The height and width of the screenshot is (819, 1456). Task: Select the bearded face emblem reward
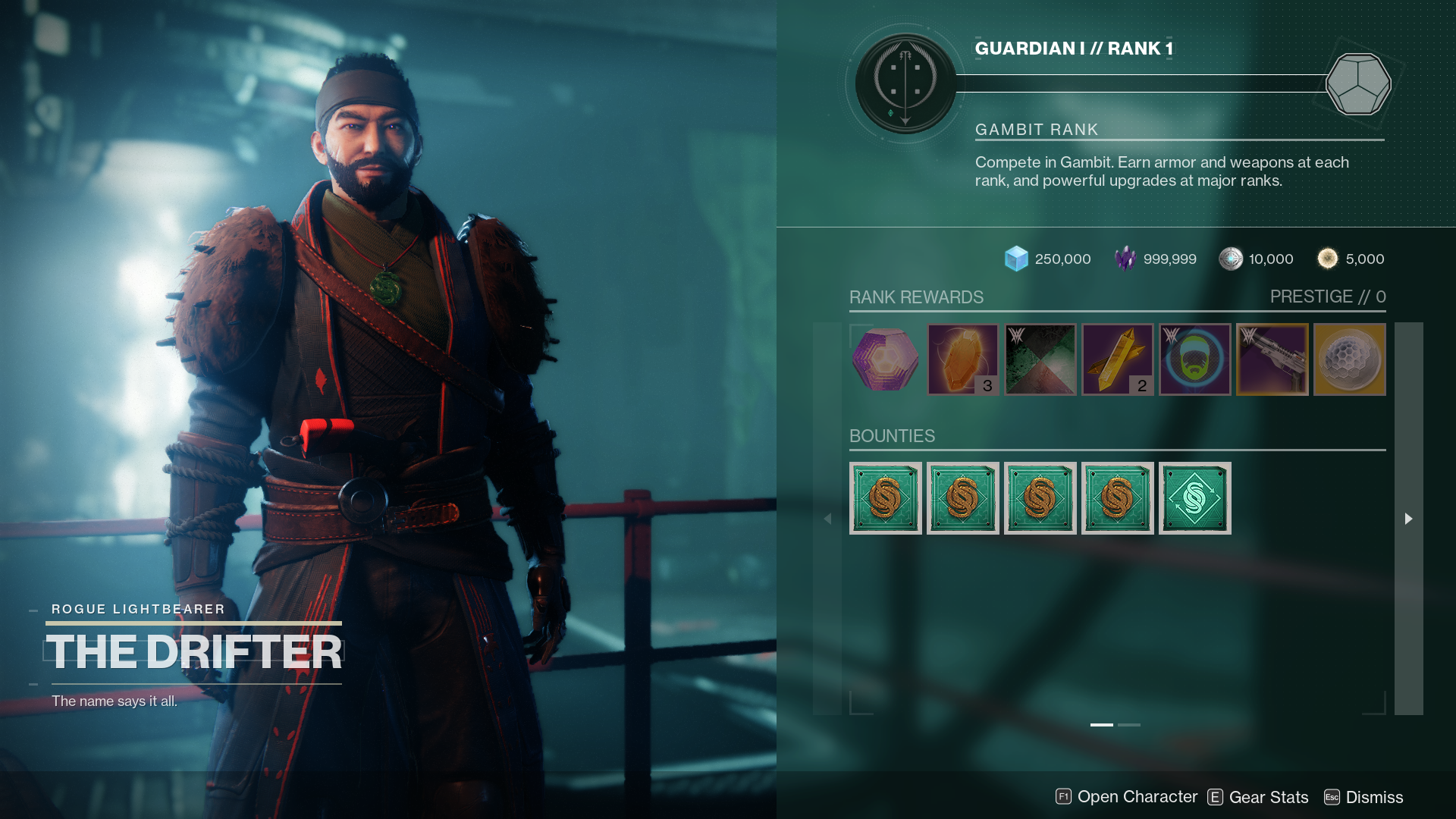[1194, 359]
